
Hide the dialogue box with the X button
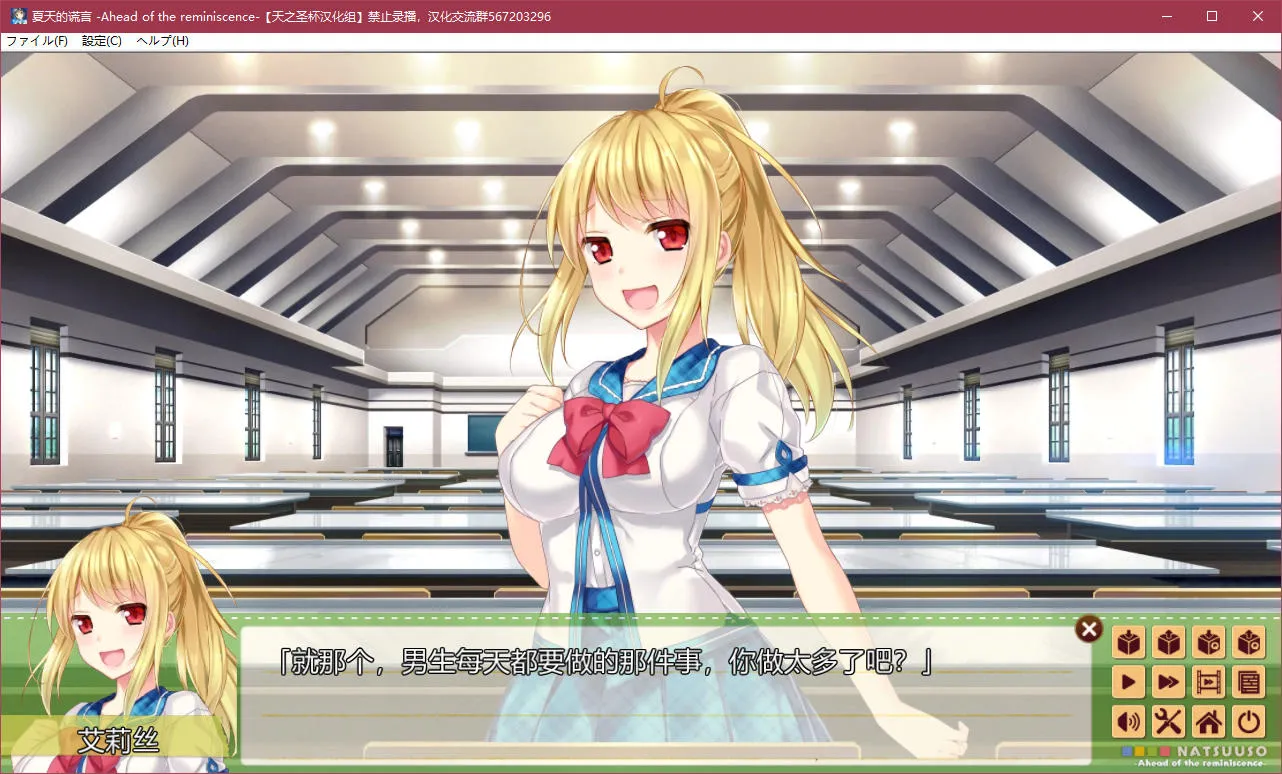1088,629
